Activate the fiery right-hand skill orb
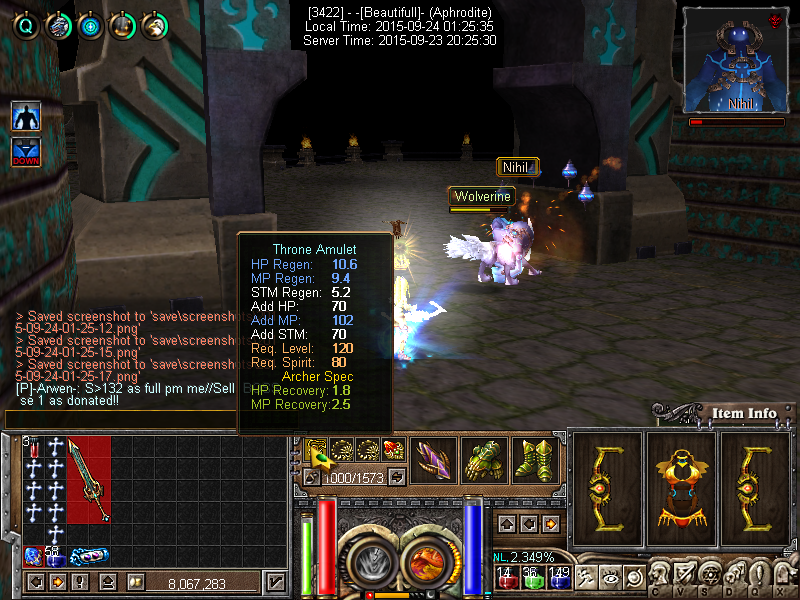The width and height of the screenshot is (800, 600). click(424, 562)
